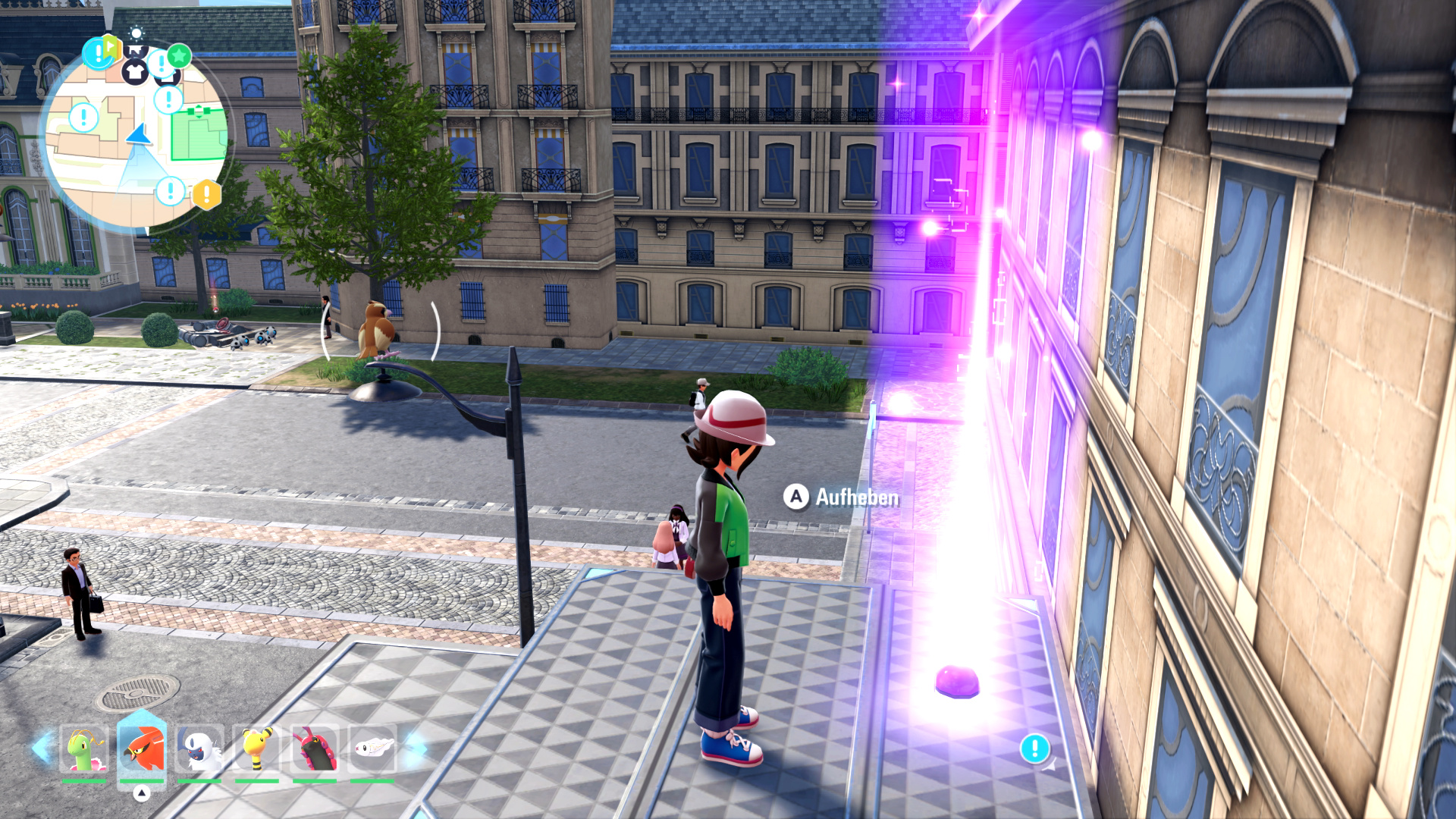
Task: Select Meganium in the party bar
Action: coord(83,749)
